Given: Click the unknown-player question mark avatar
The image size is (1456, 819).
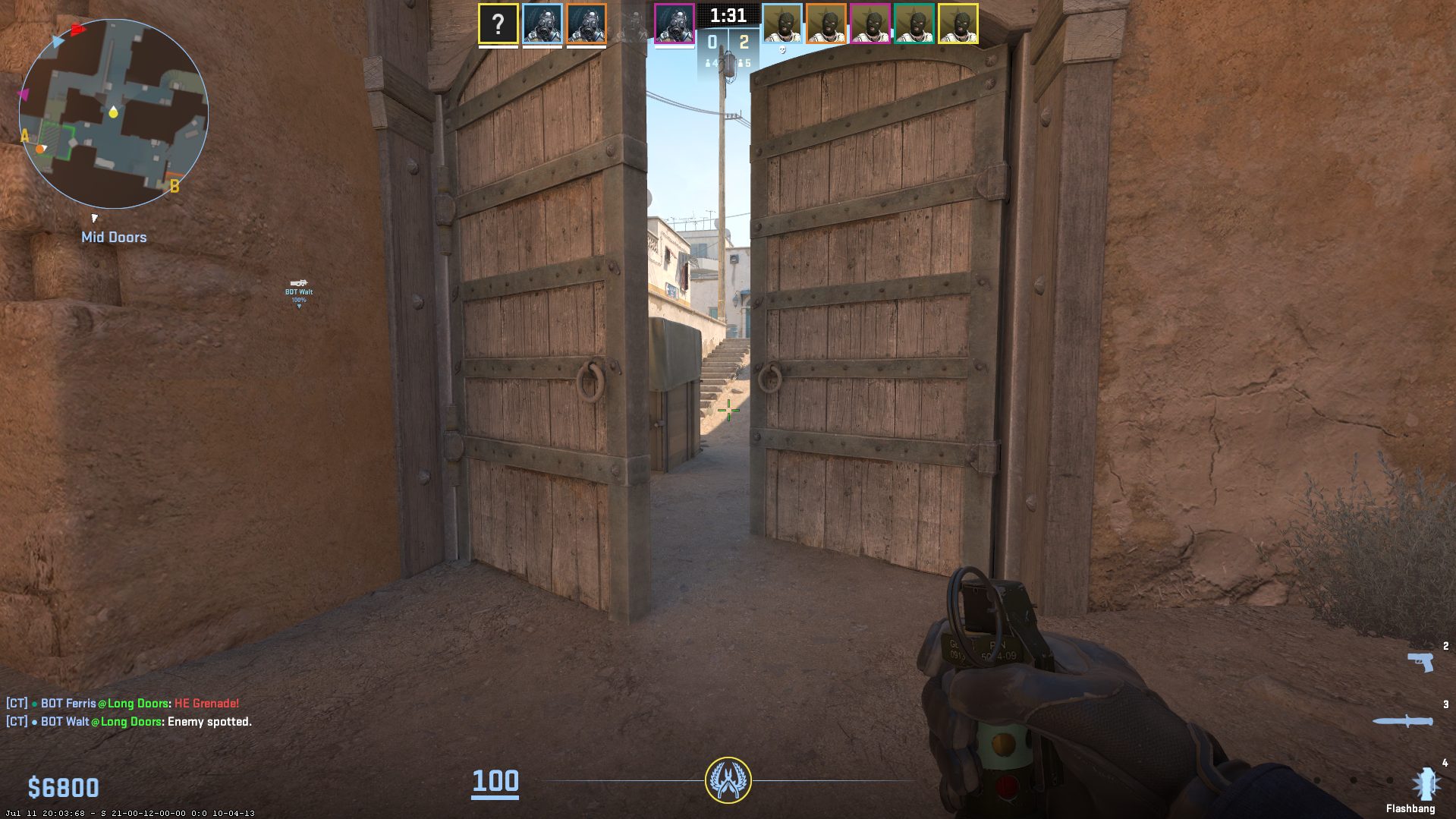Looking at the screenshot, I should click(x=497, y=24).
